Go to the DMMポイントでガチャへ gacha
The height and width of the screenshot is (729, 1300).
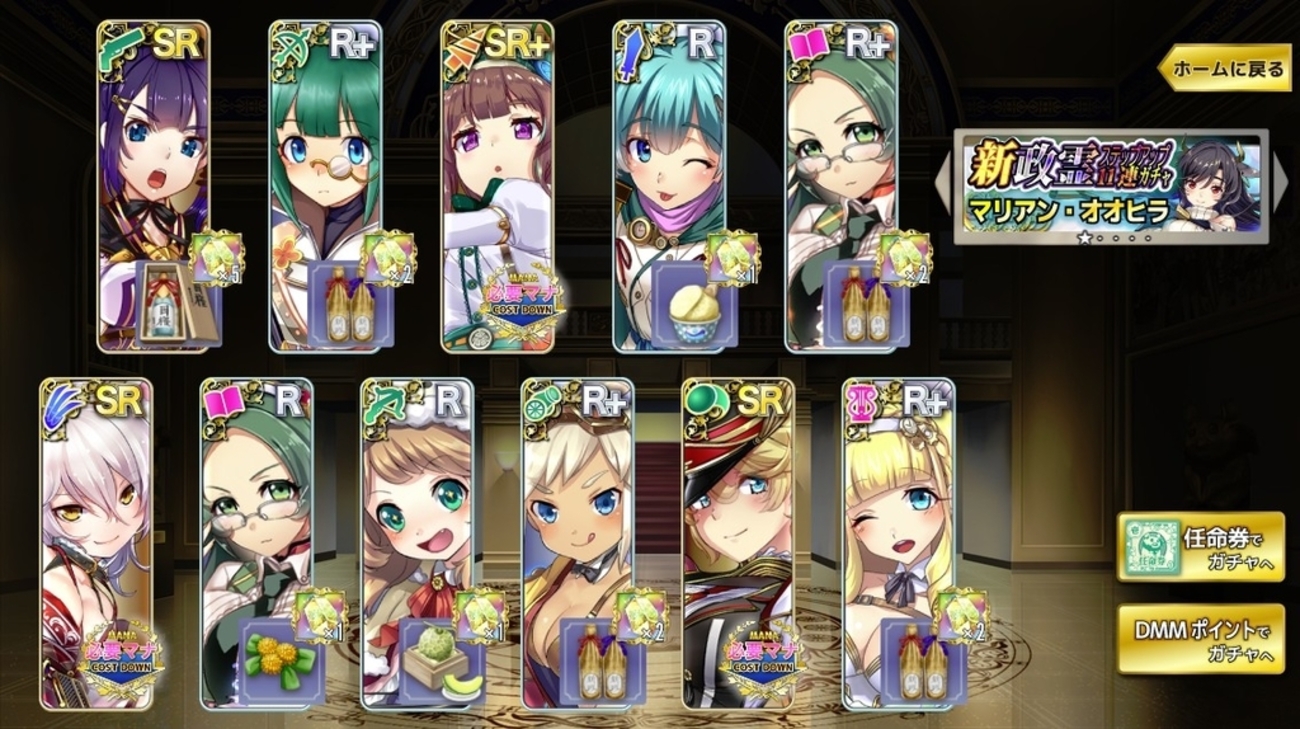tap(1200, 638)
